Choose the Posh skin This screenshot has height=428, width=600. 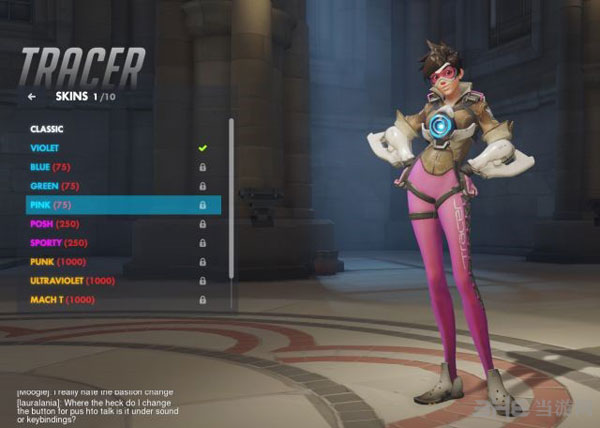coord(56,224)
